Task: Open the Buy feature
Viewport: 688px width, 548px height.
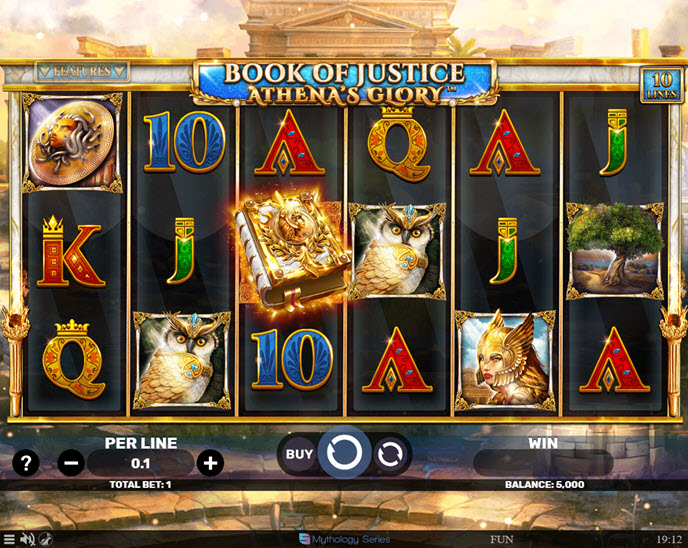Action: tap(299, 454)
